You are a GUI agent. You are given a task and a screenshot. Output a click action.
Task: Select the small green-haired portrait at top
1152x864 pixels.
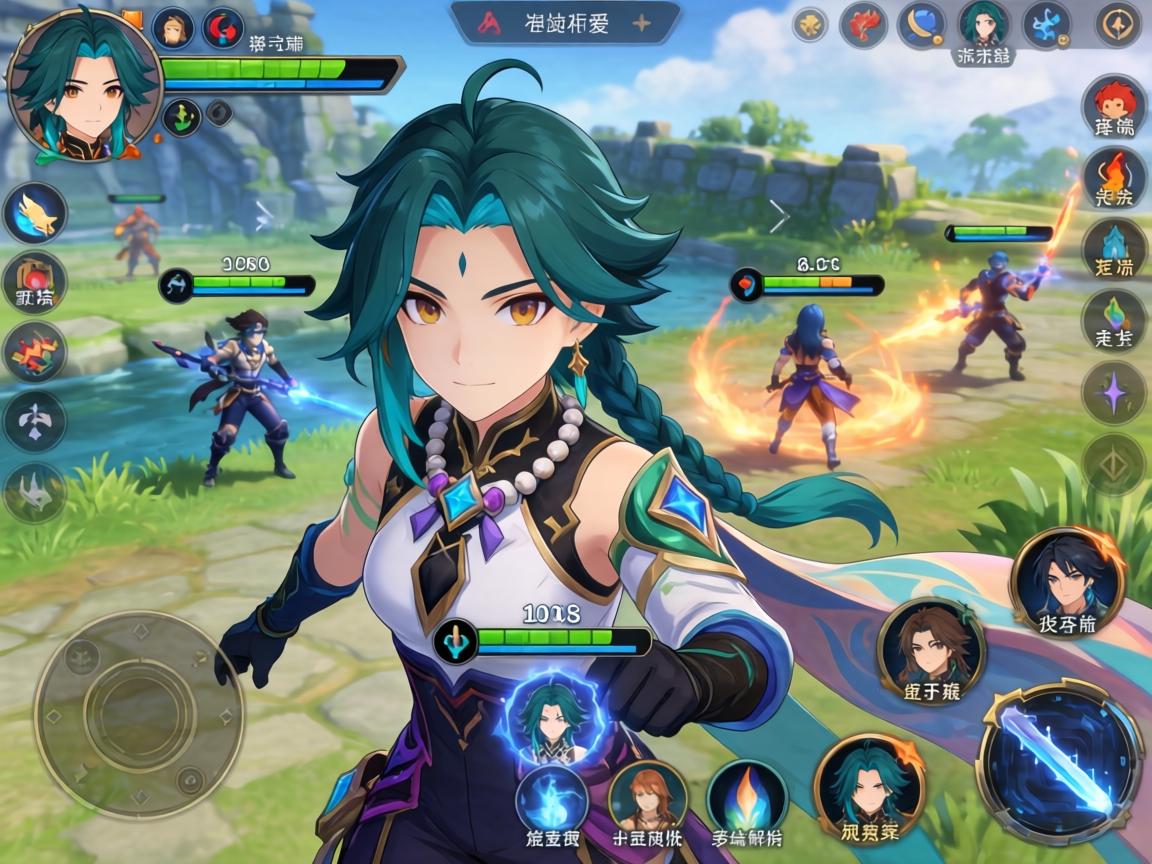point(984,25)
